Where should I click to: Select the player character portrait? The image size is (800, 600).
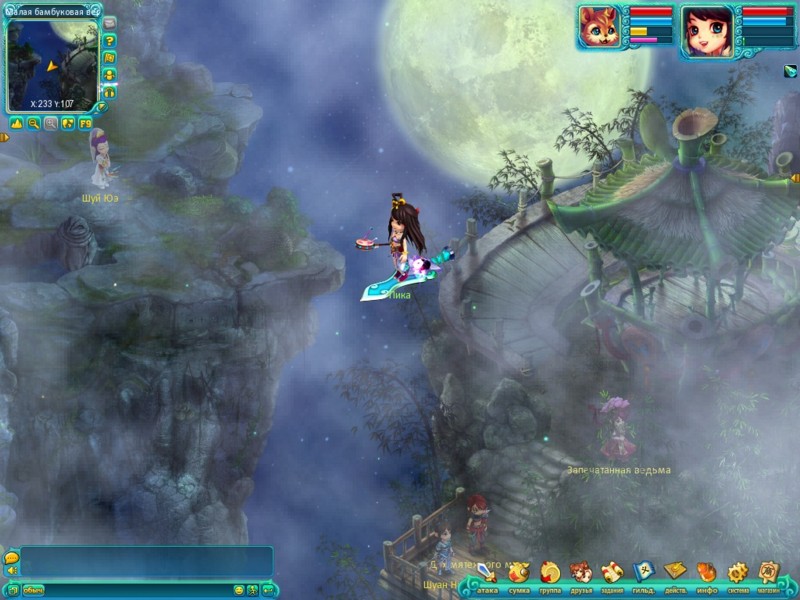tap(707, 28)
